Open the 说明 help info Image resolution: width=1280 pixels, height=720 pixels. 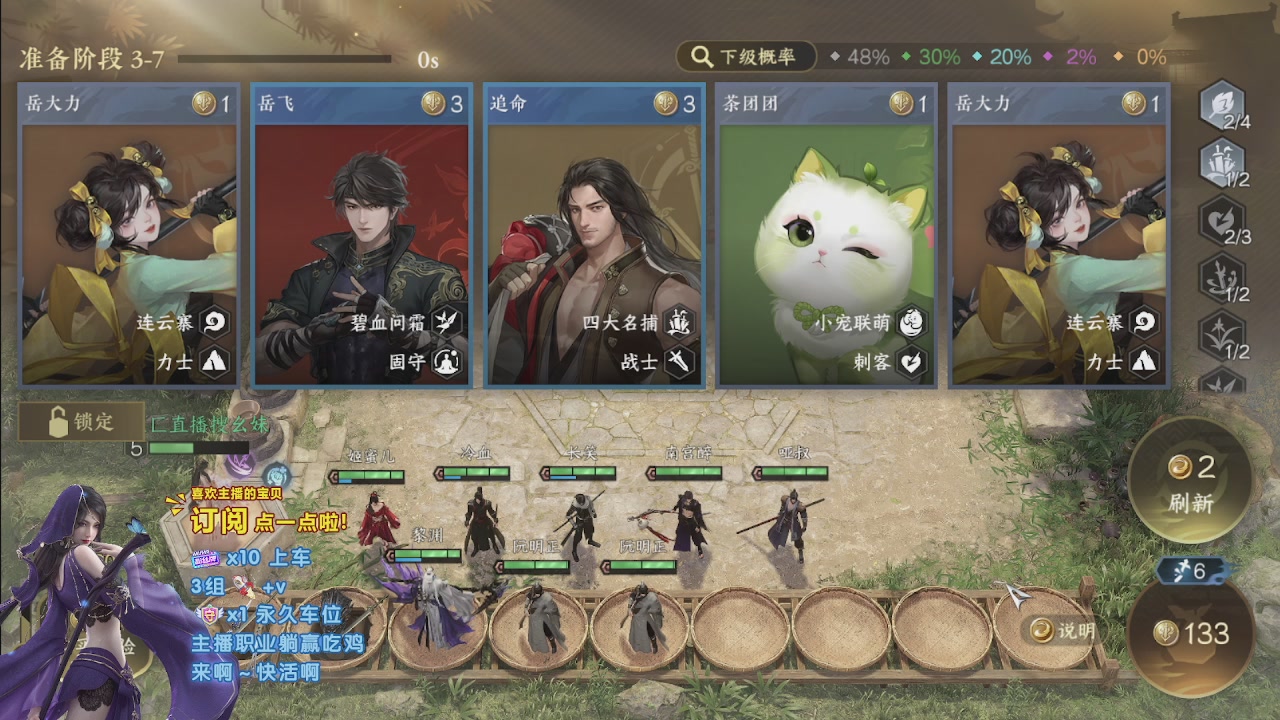[x=1064, y=630]
